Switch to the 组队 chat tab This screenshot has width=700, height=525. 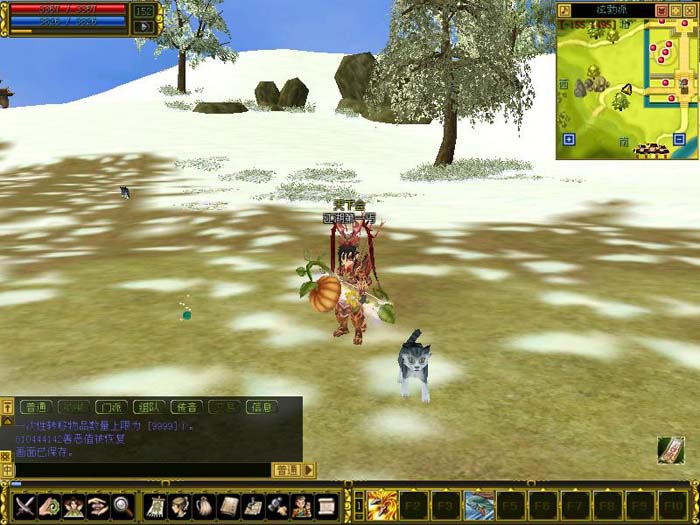[147, 407]
